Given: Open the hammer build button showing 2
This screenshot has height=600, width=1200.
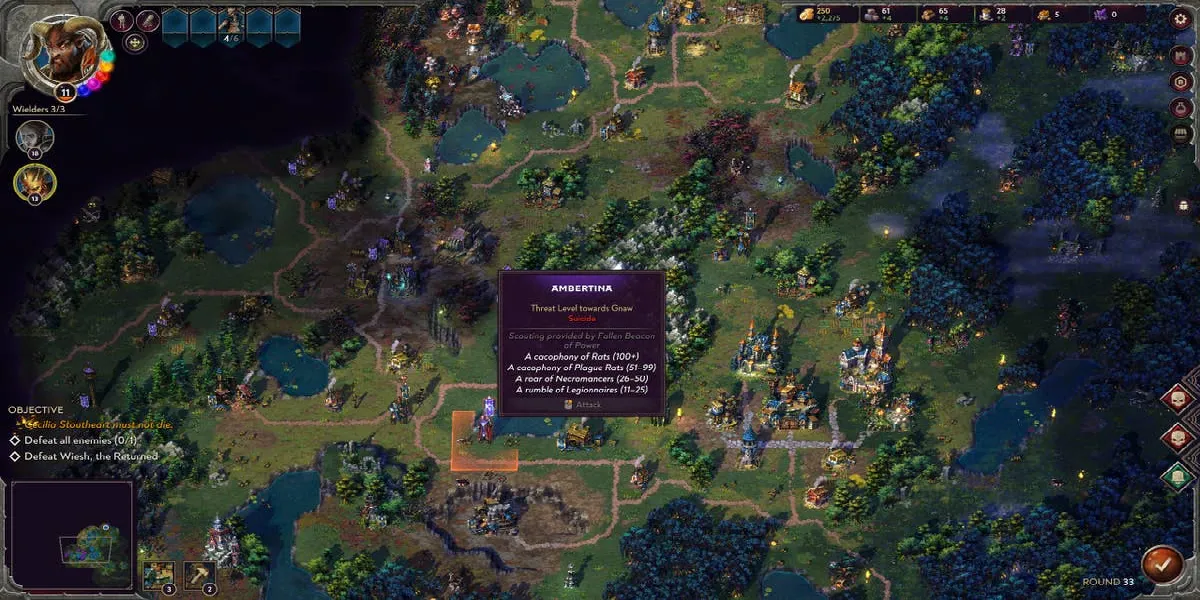Looking at the screenshot, I should click(199, 574).
